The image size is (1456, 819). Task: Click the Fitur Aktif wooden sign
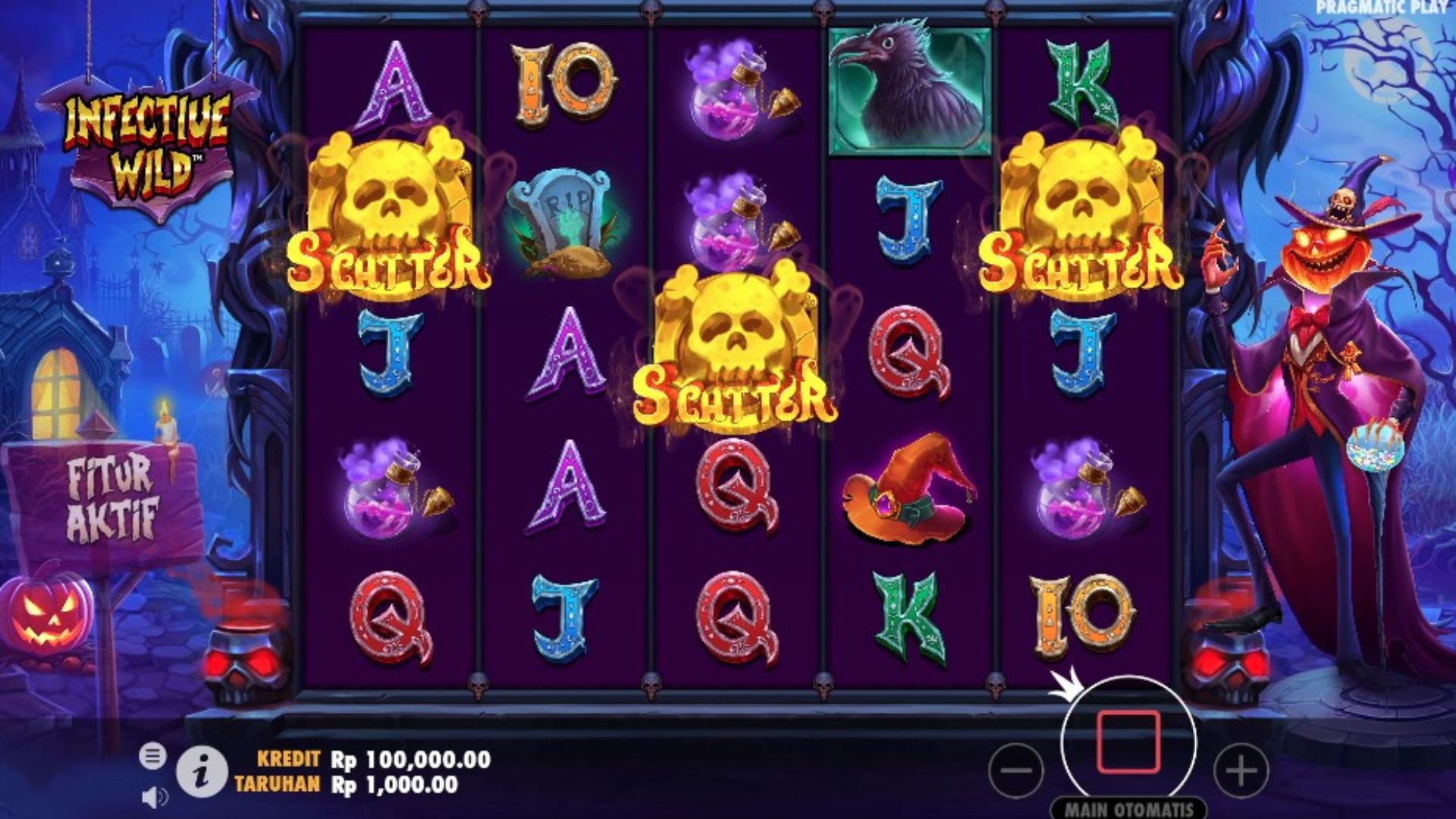tap(111, 498)
